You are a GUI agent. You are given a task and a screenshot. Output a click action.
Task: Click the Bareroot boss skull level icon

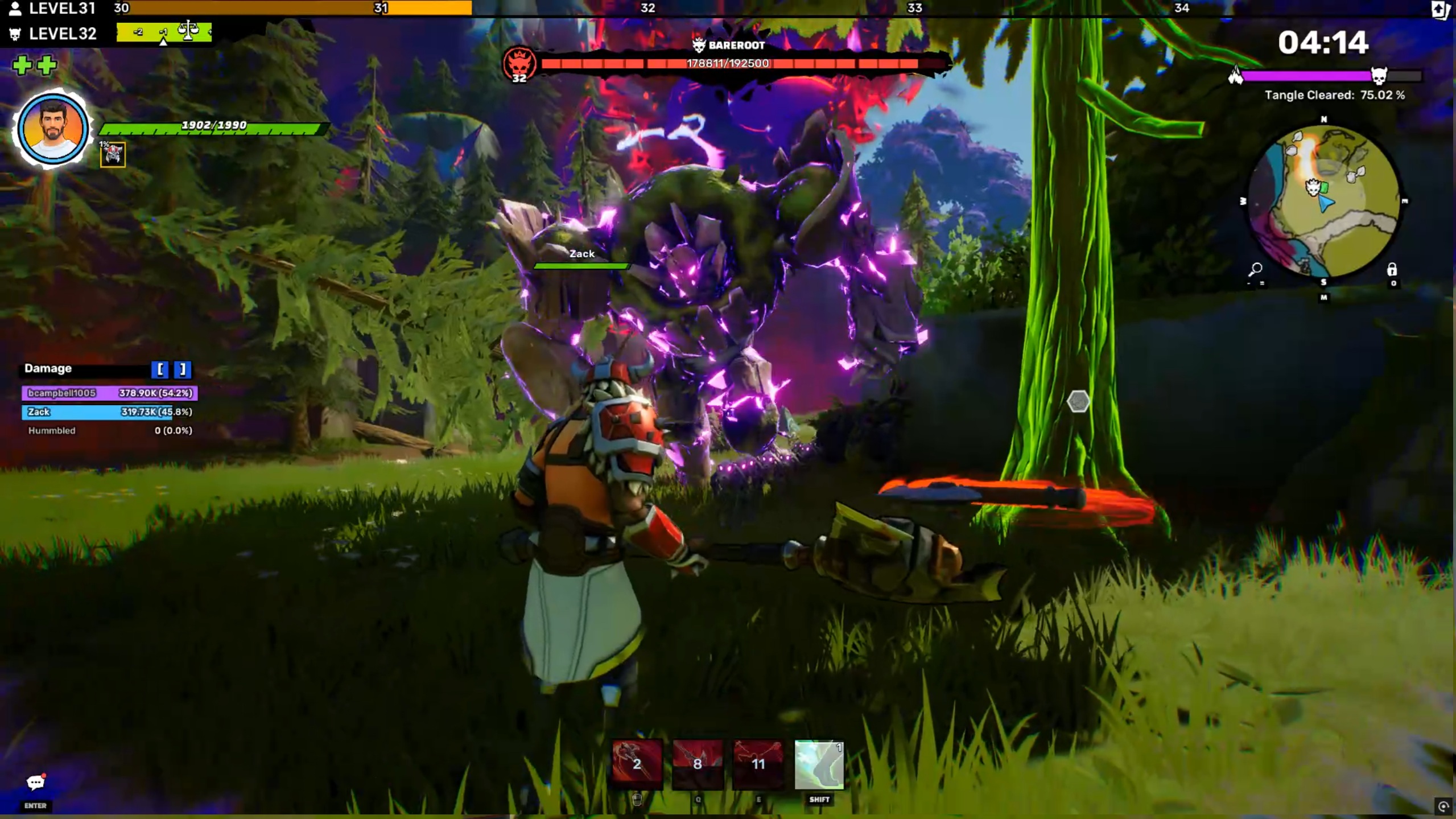pyautogui.click(x=519, y=64)
